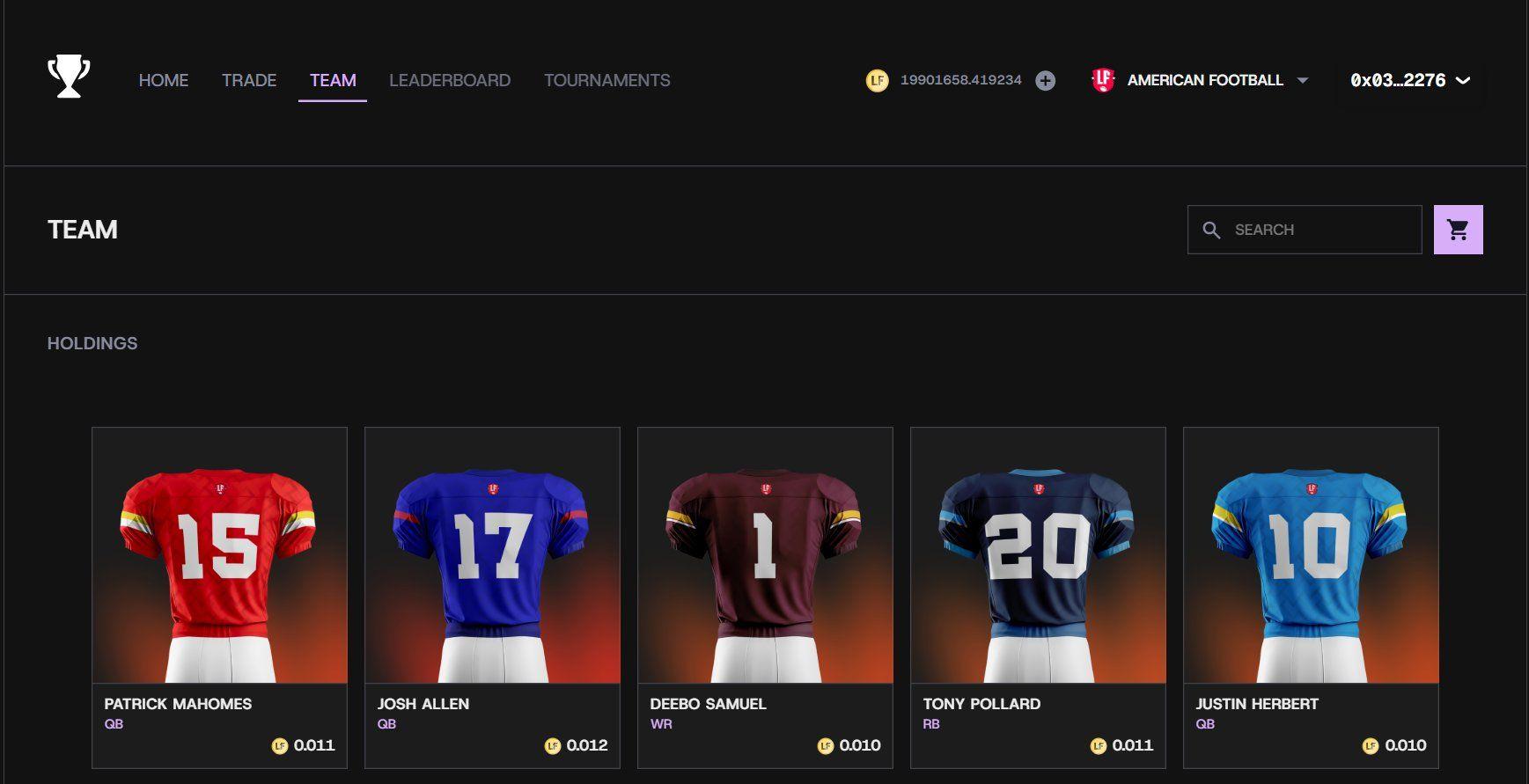1529x784 pixels.
Task: Click the LF coin icon next to the balance
Action: coord(877,80)
